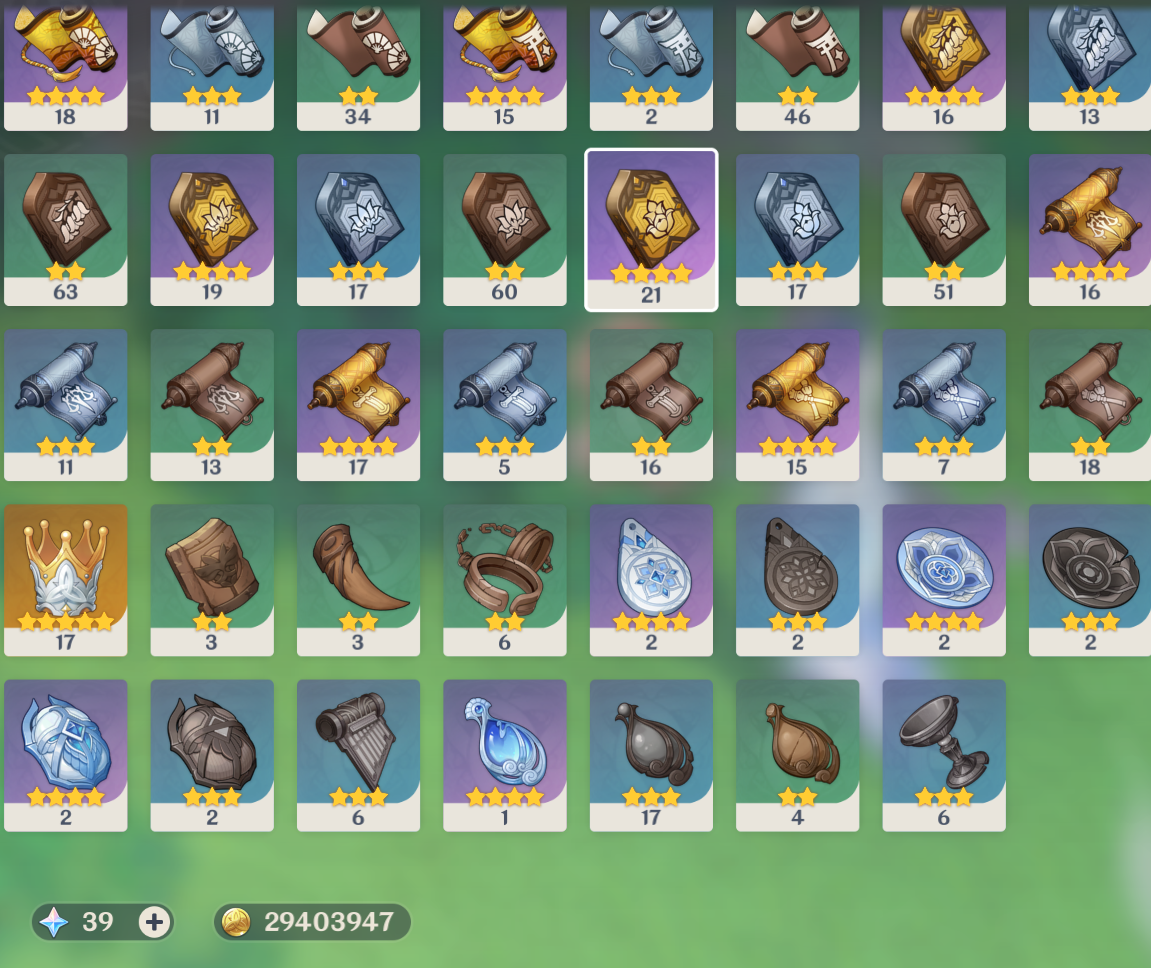Choose the brown book slot with count 63

65,229
